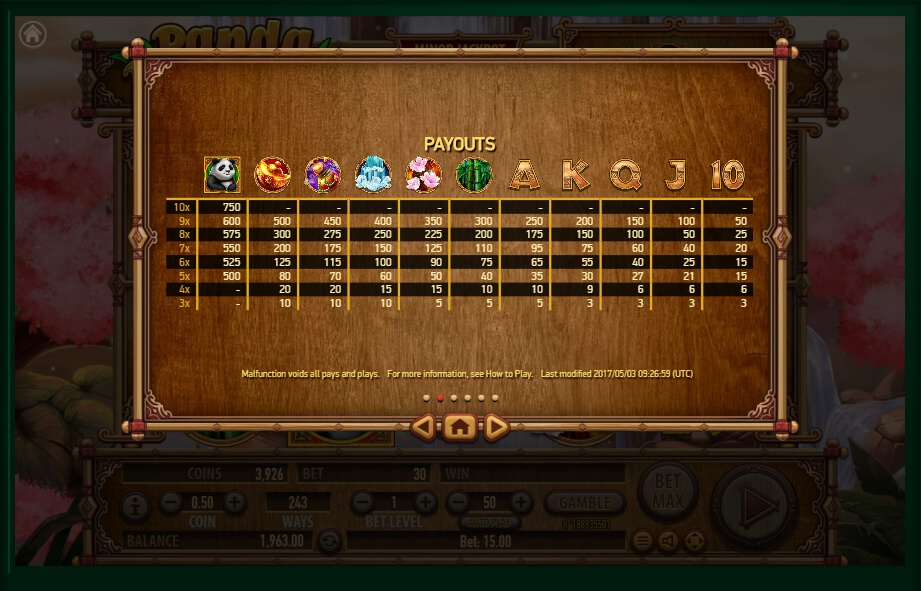Raise the bet level

(426, 502)
